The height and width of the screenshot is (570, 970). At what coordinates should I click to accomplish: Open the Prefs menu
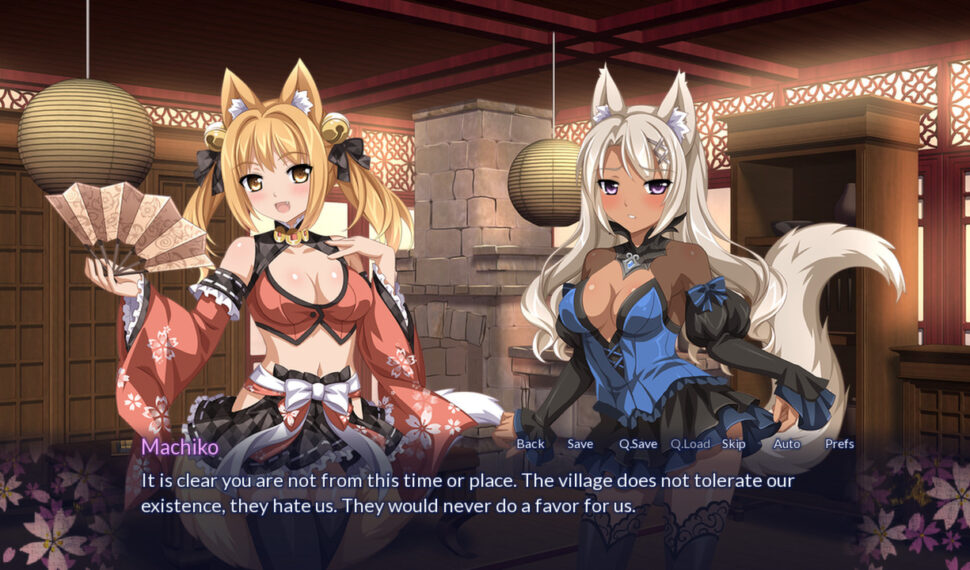tap(839, 444)
